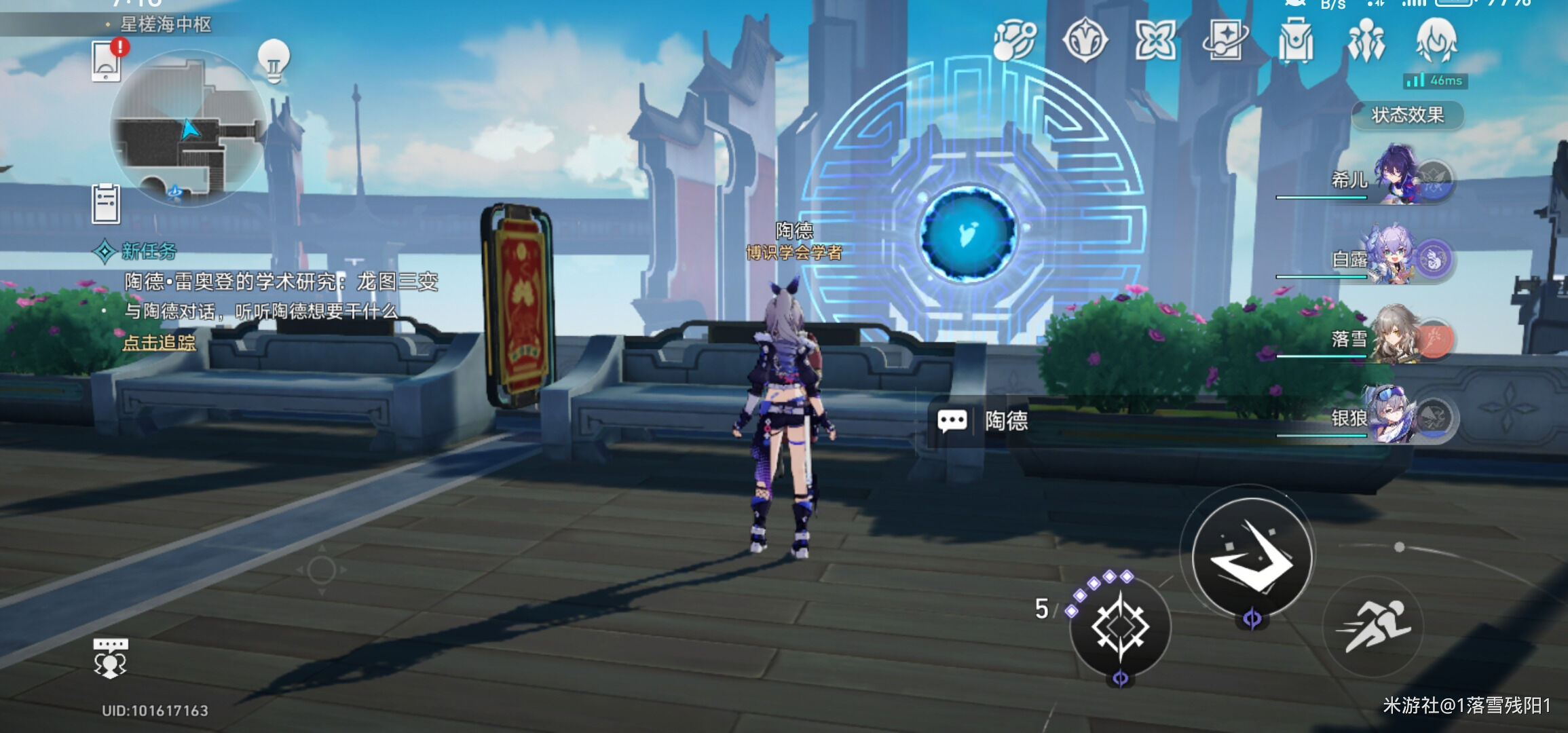Show the 状态效果 status effects panel
The height and width of the screenshot is (733, 1568).
click(1407, 115)
